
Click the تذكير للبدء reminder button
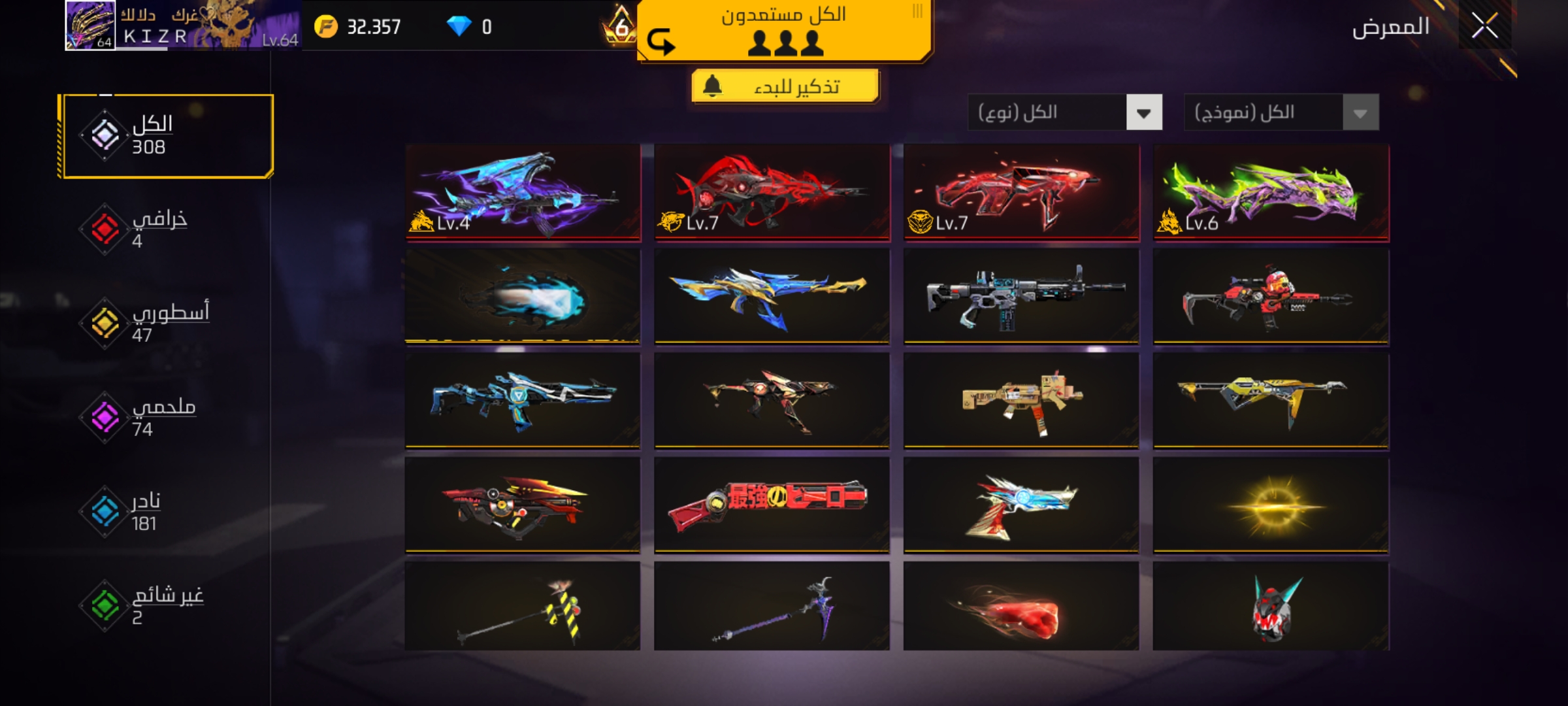[785, 86]
